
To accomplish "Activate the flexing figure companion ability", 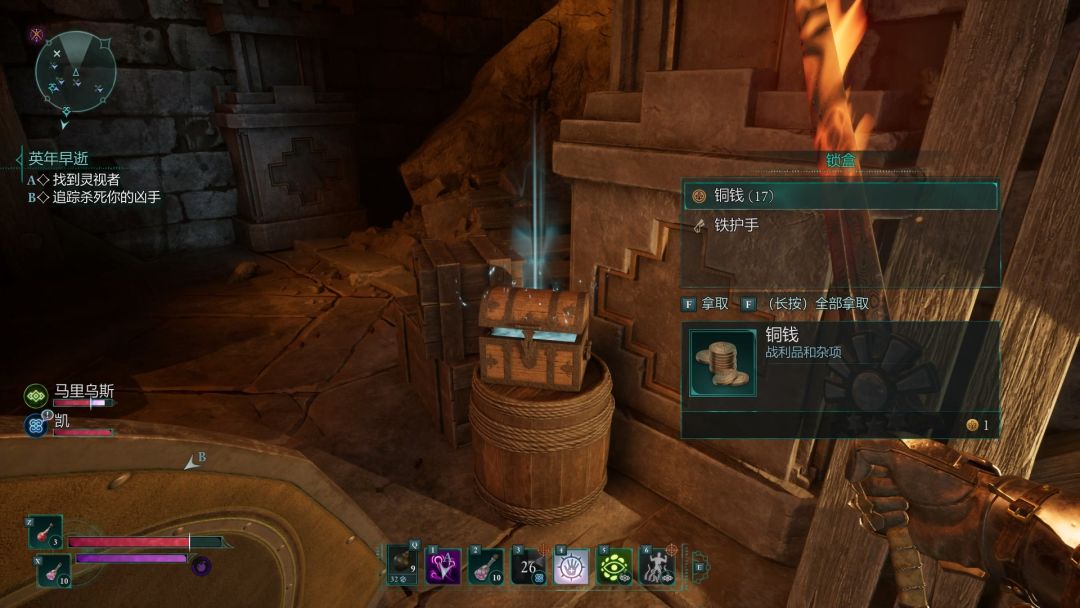I will pos(657,568).
